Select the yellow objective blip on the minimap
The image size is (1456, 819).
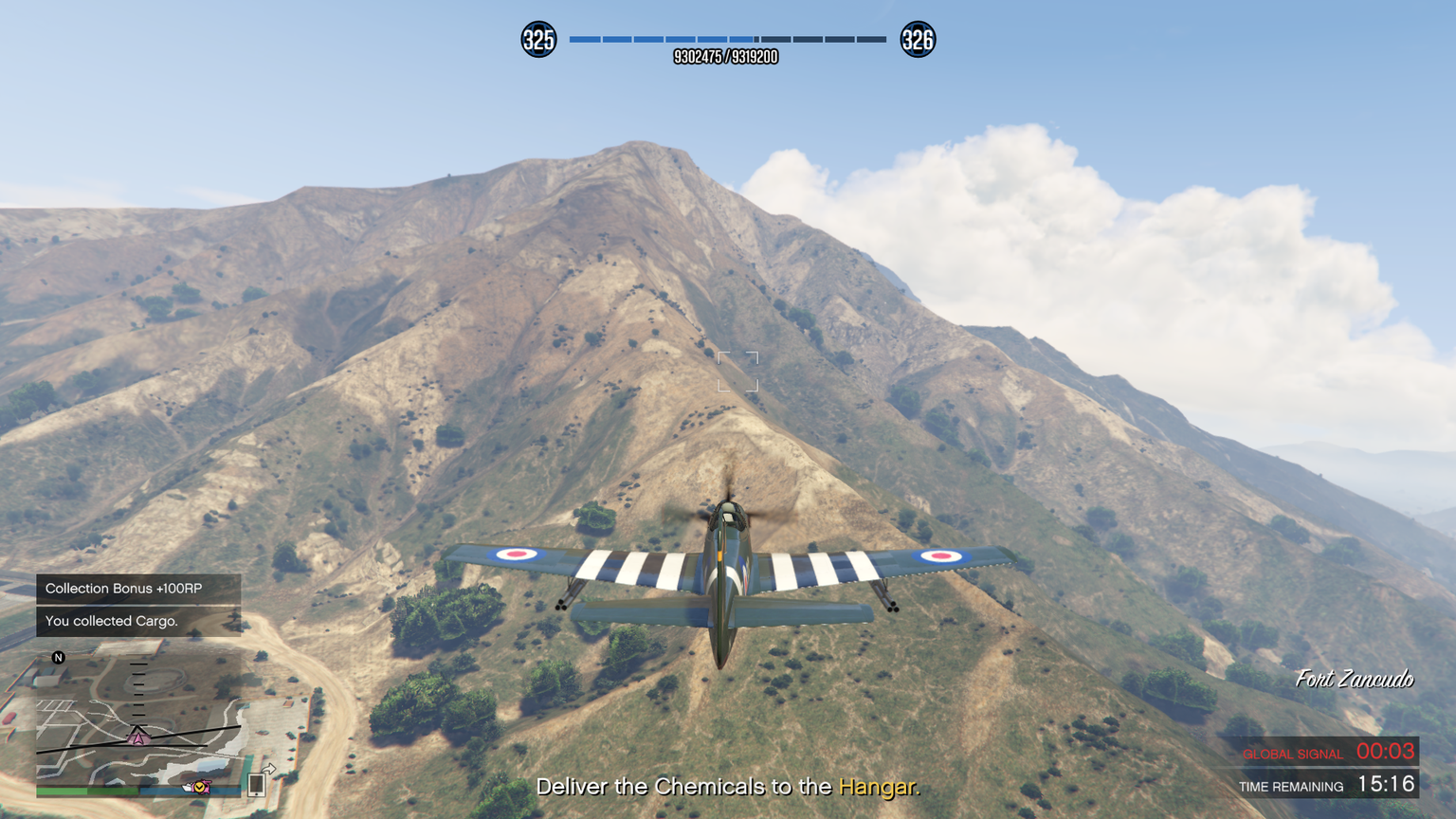pyautogui.click(x=199, y=786)
